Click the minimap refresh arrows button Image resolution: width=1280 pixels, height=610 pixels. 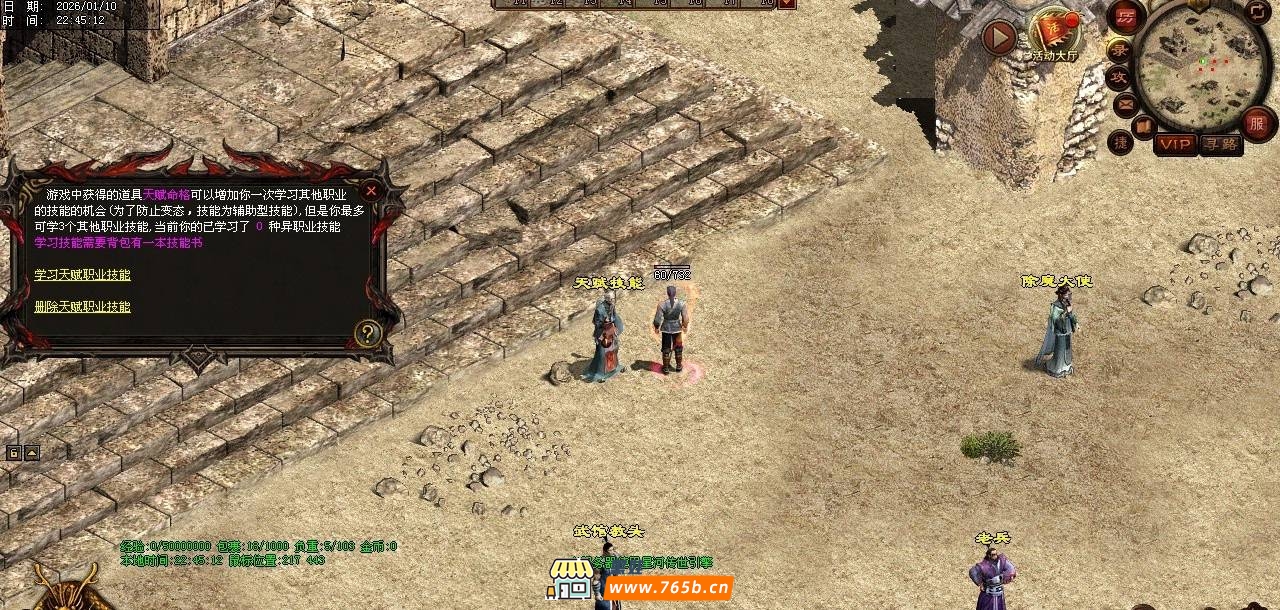1257,12
